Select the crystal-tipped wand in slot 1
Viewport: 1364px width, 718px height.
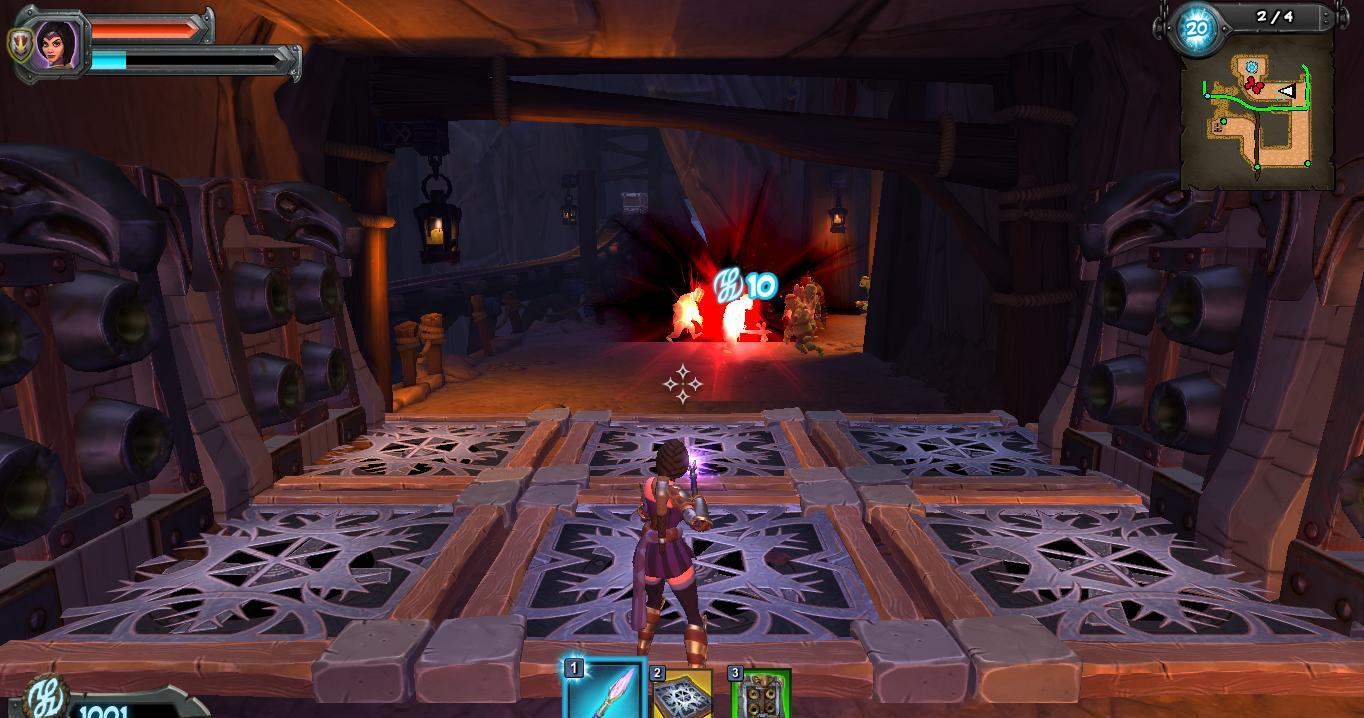[x=604, y=692]
